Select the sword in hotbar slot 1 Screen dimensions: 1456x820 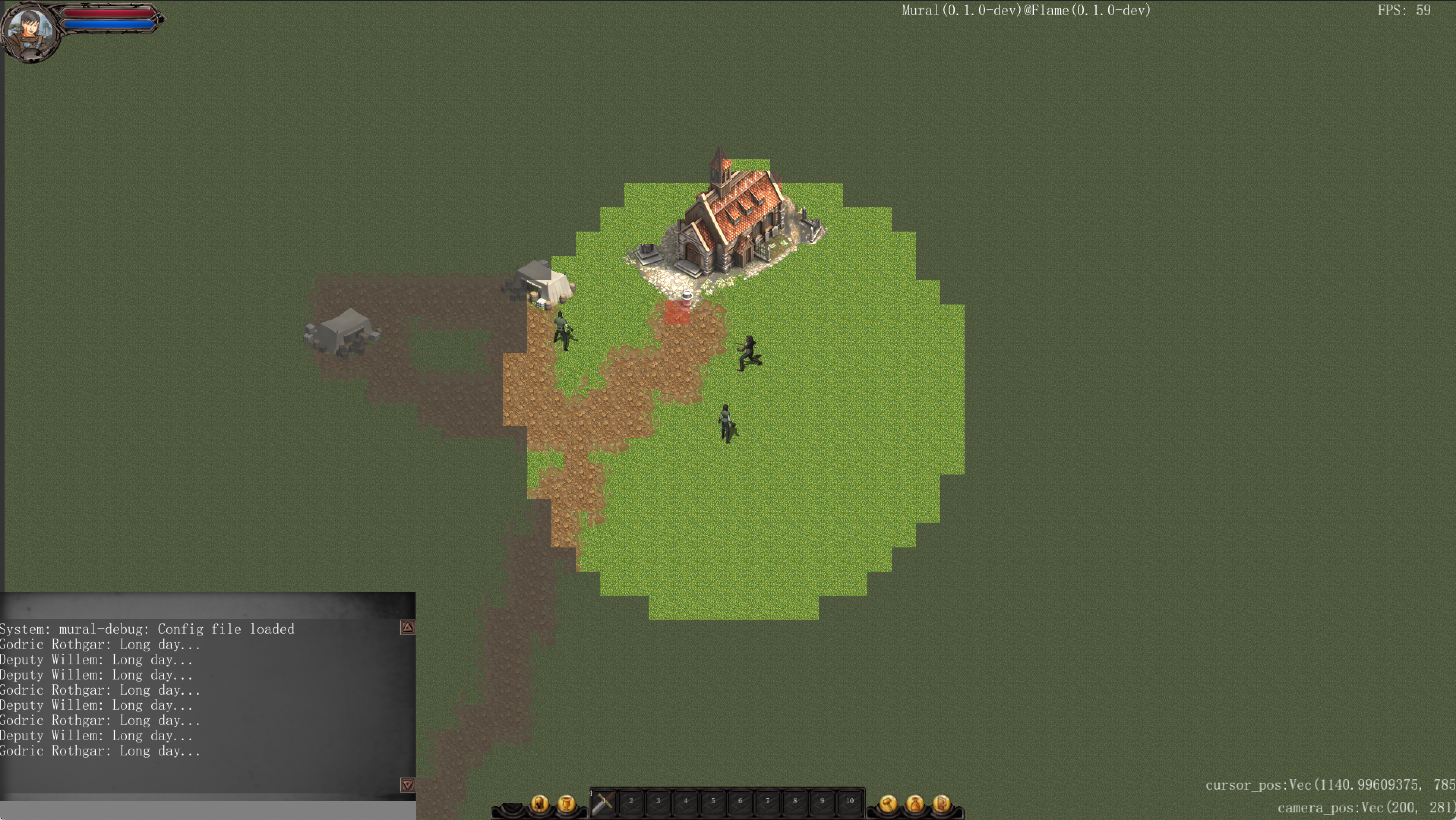click(603, 802)
